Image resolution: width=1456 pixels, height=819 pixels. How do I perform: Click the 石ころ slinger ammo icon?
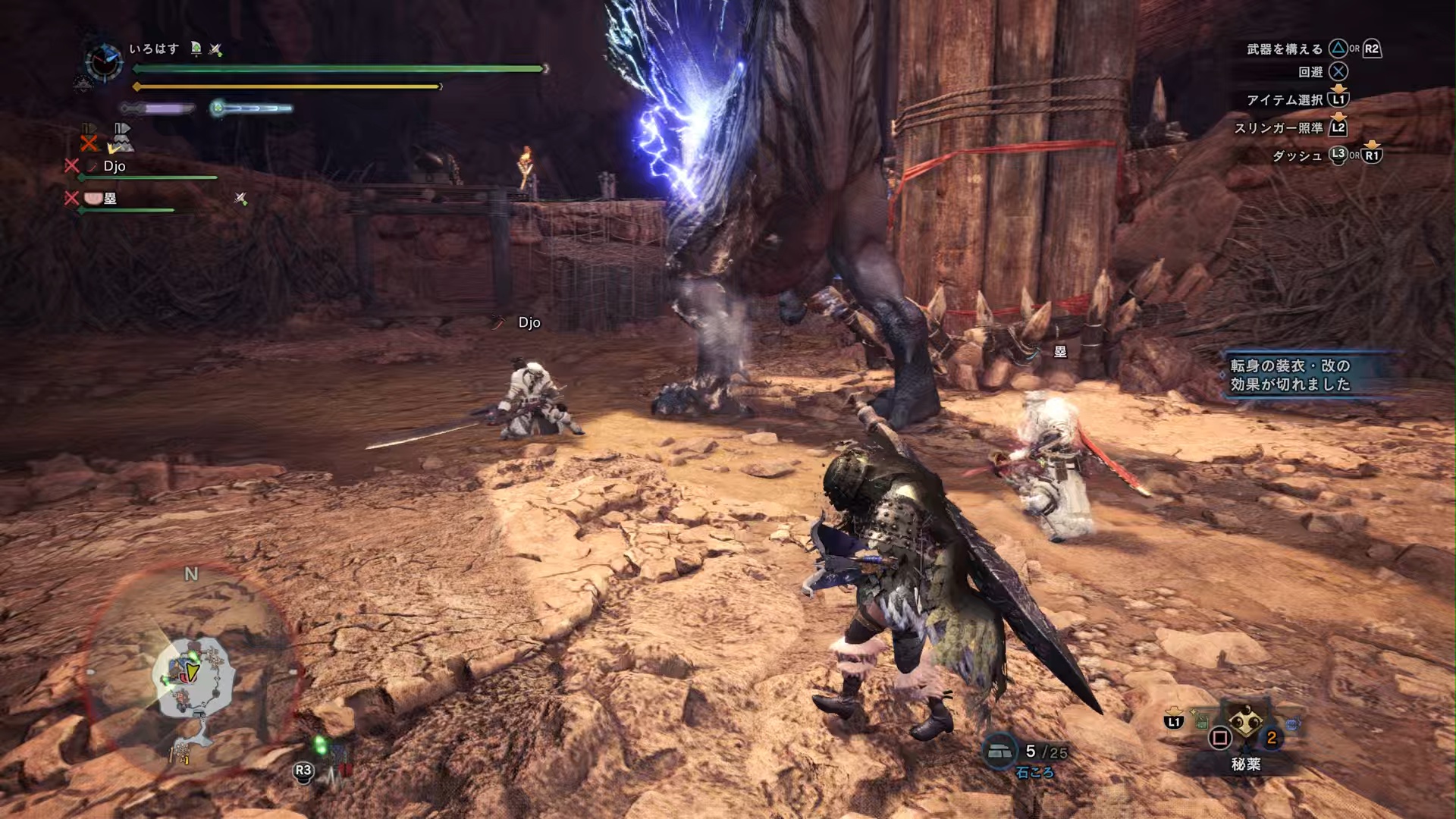pyautogui.click(x=999, y=751)
